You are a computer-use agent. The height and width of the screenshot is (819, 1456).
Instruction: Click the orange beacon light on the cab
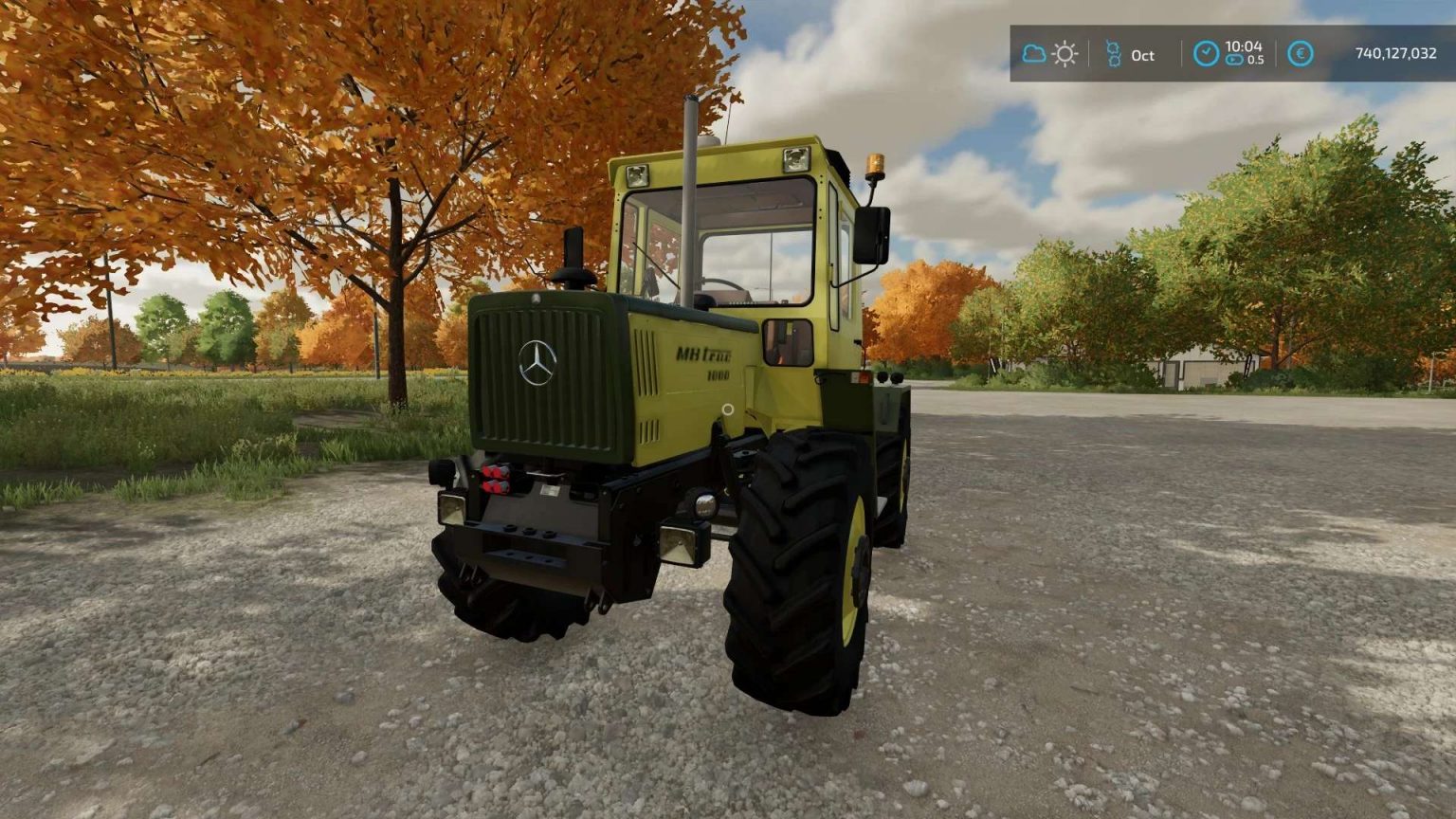point(875,163)
